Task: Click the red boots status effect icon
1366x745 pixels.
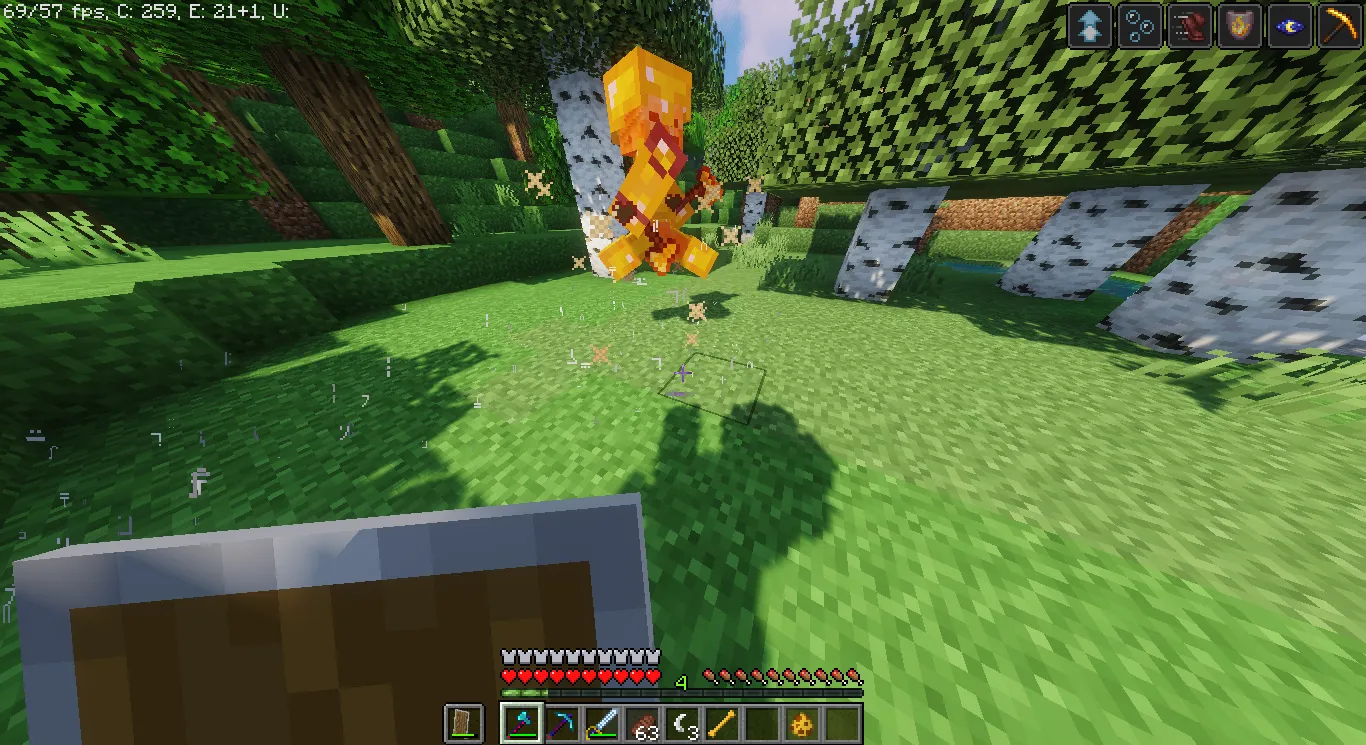Action: tap(1189, 26)
